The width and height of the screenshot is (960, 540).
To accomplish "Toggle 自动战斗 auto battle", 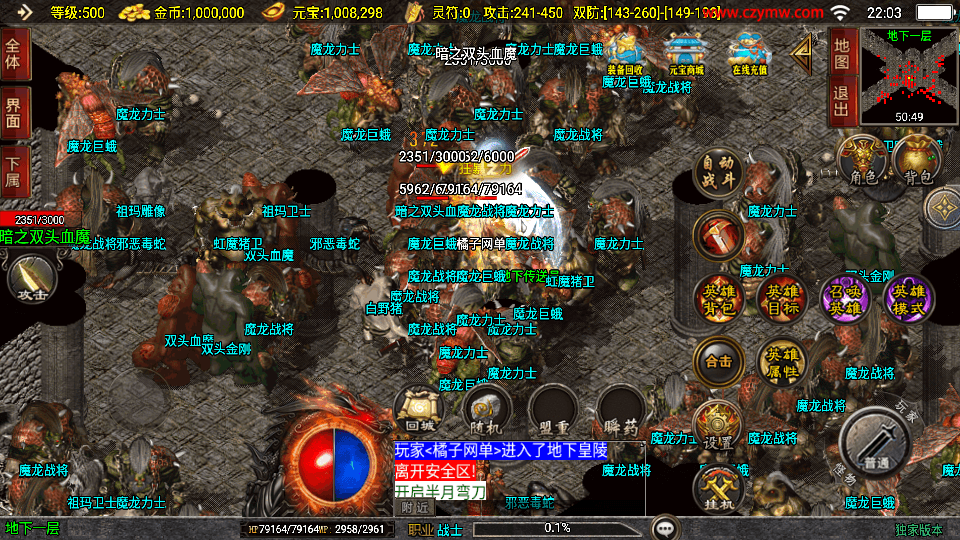I will click(x=718, y=174).
